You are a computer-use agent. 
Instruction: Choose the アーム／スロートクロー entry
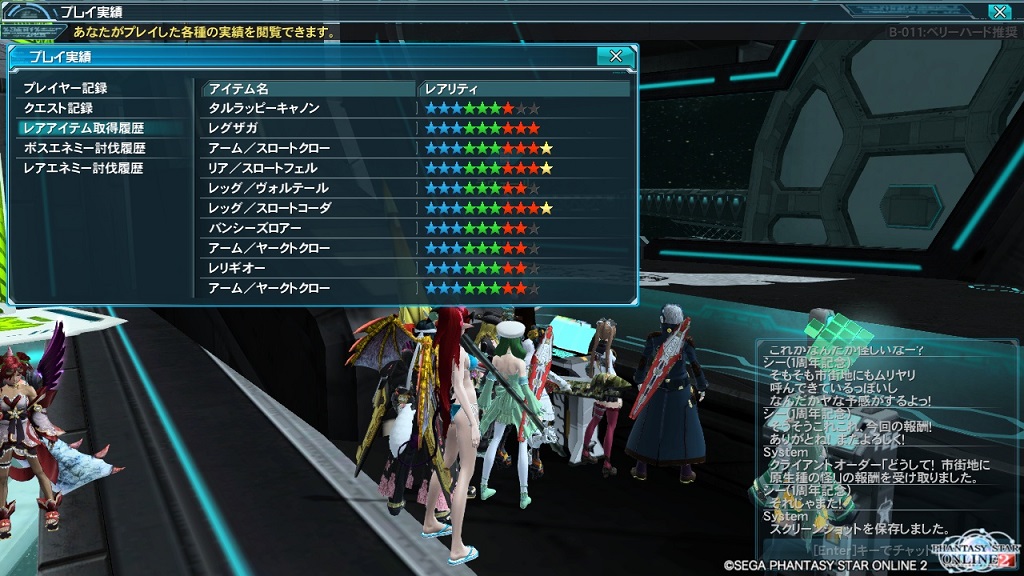coord(268,148)
